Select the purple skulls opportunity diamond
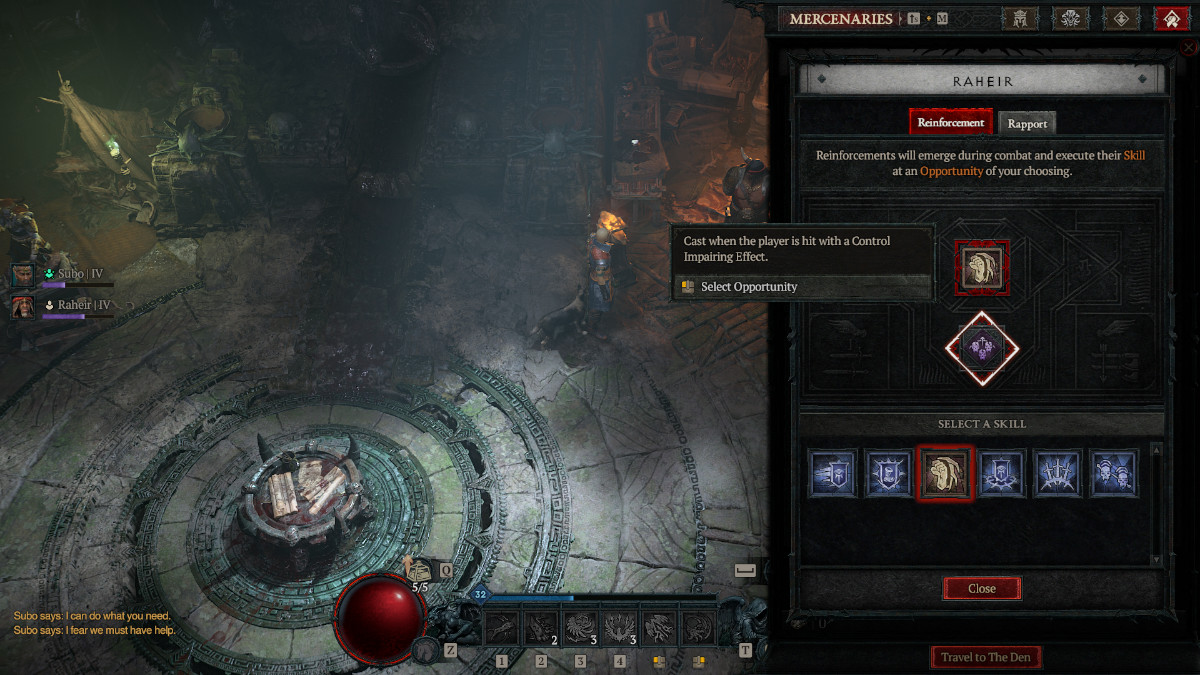The width and height of the screenshot is (1200, 675). click(981, 349)
